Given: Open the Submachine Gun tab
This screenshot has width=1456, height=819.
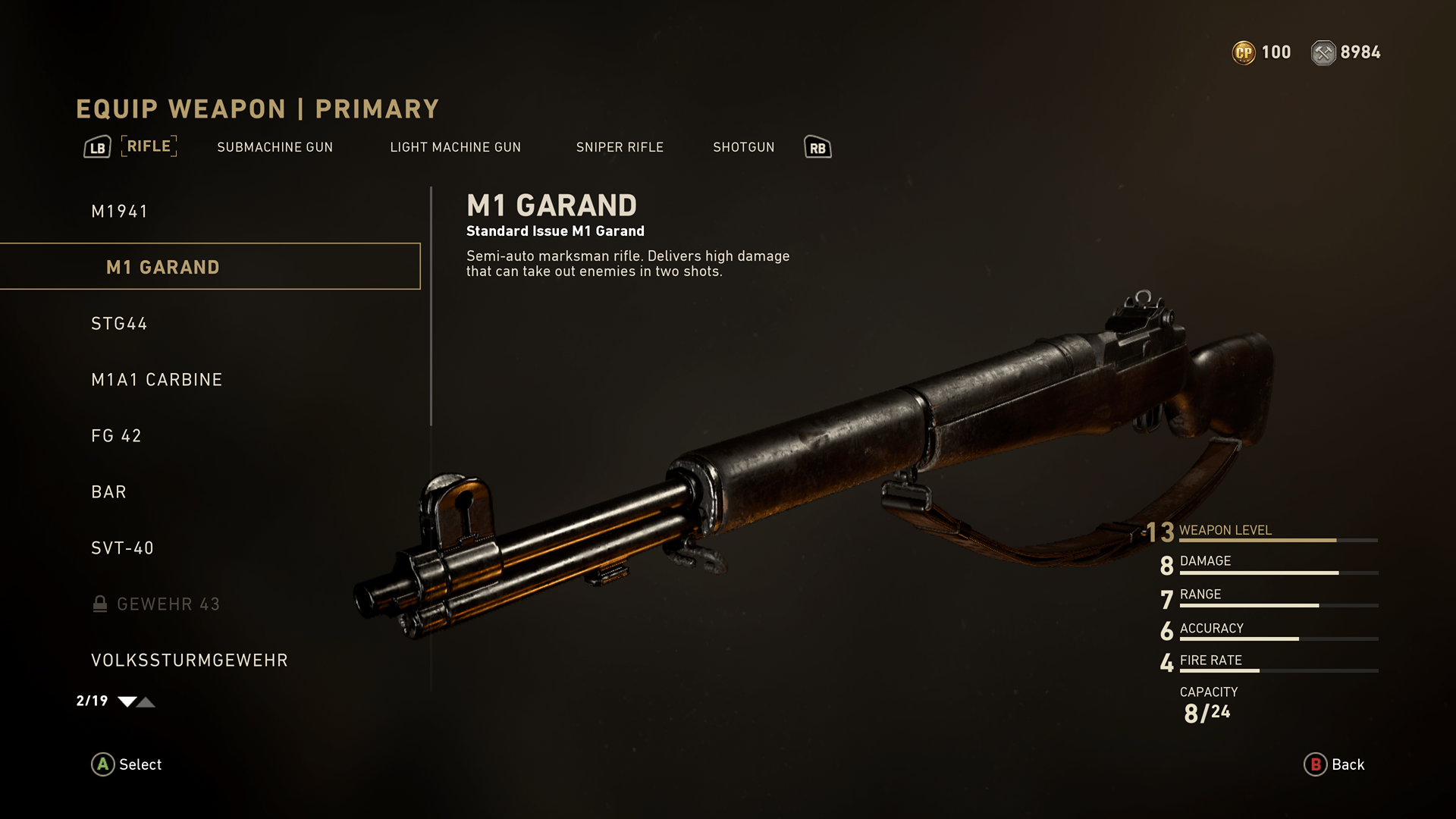Looking at the screenshot, I should tap(275, 147).
